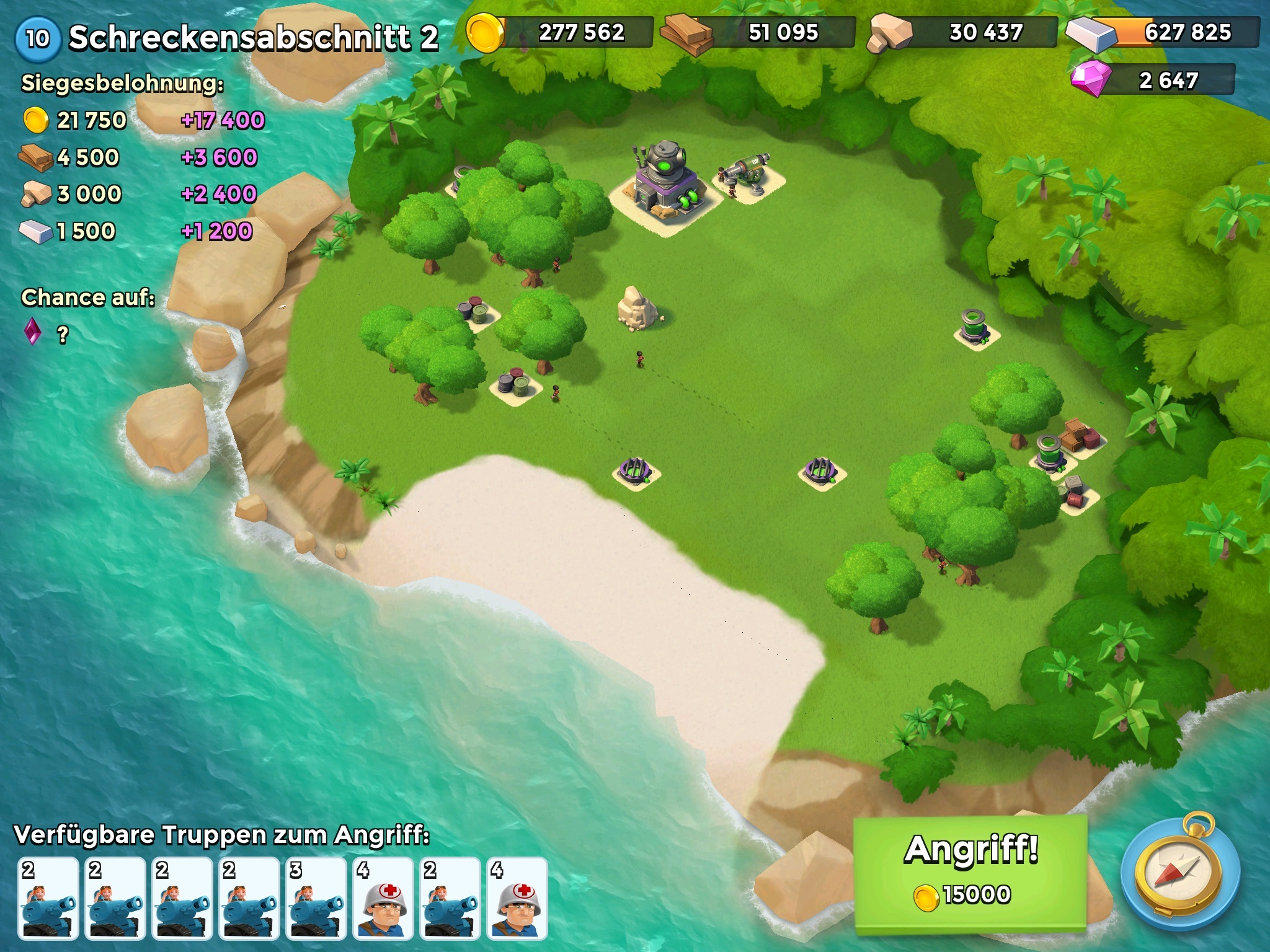Viewport: 1270px width, 952px height.
Task: Start the attack with the Angriff! button
Action: 970,872
